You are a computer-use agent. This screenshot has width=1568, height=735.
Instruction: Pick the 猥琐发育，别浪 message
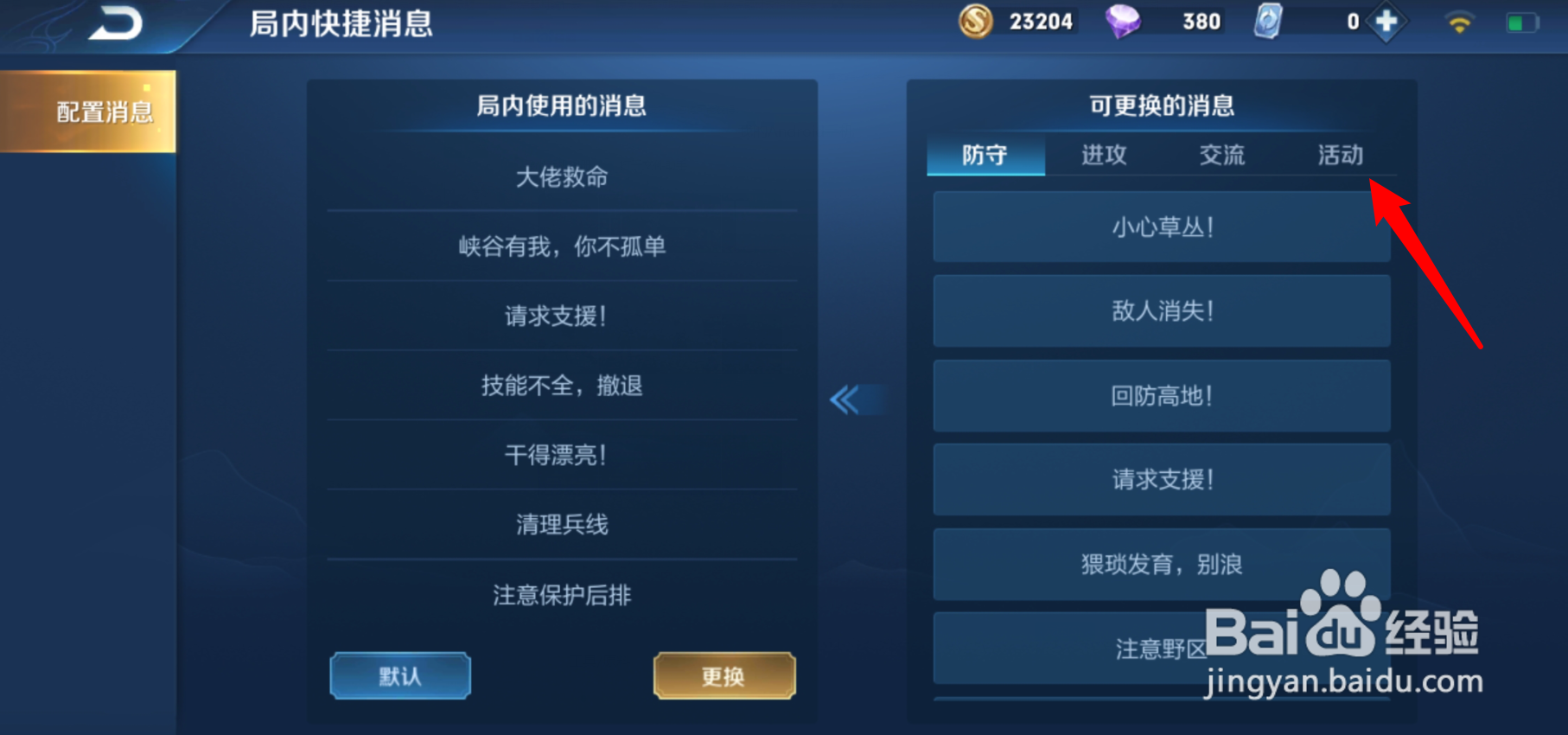[1162, 564]
